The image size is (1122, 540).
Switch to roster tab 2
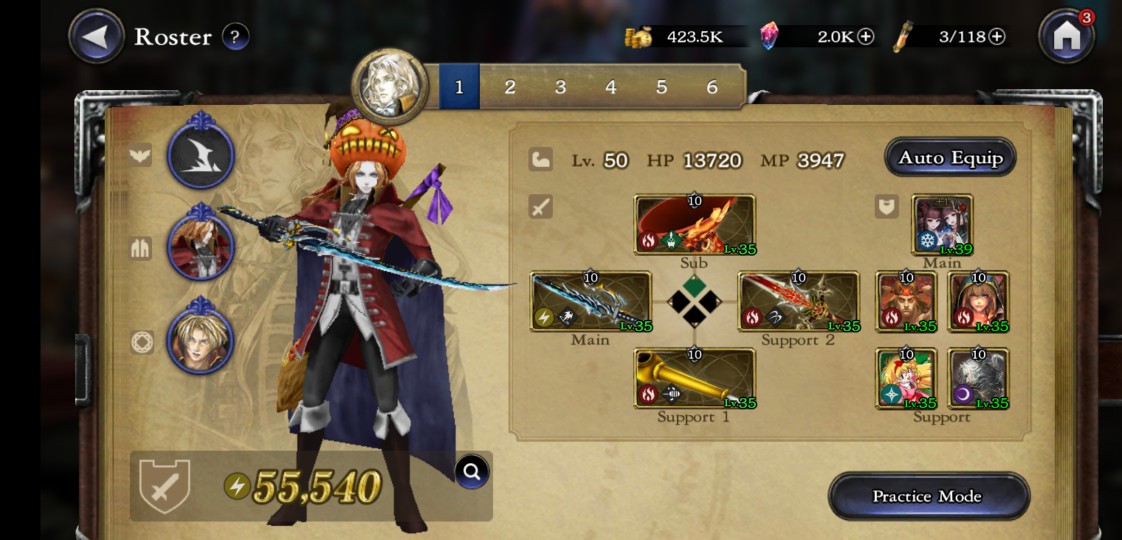pos(510,87)
